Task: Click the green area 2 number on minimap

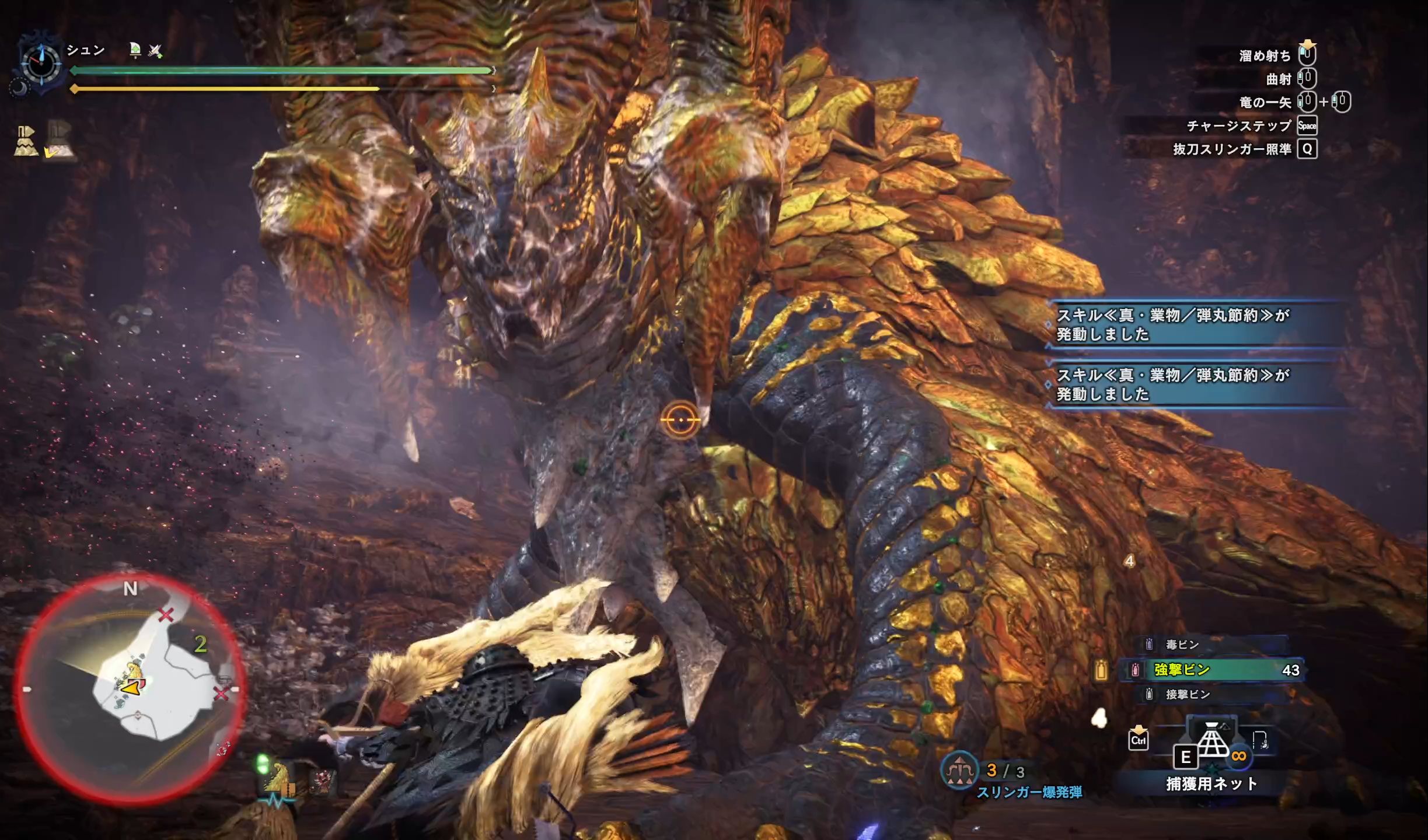Action: point(200,644)
